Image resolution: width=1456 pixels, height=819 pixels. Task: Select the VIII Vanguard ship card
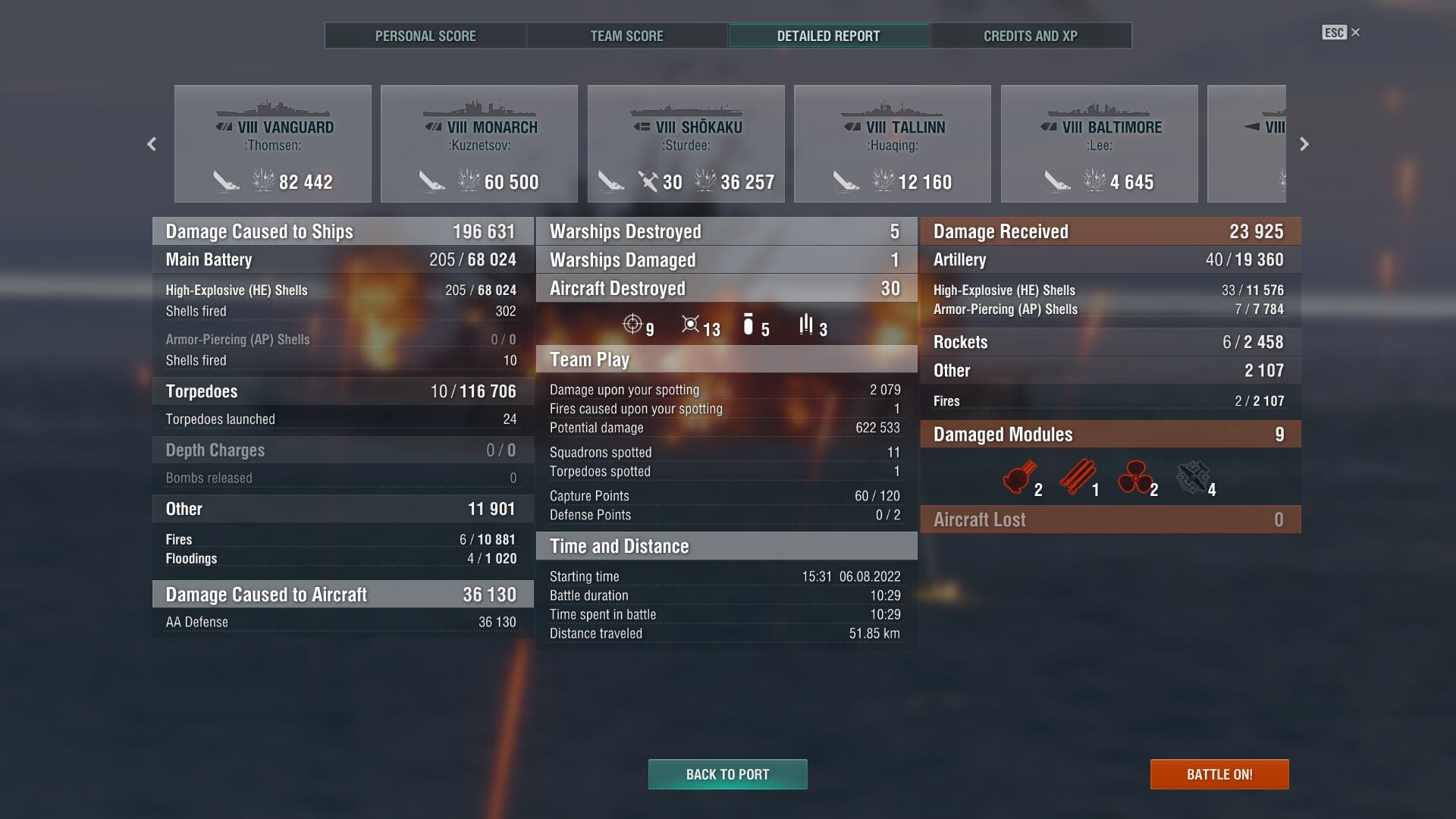(x=273, y=144)
